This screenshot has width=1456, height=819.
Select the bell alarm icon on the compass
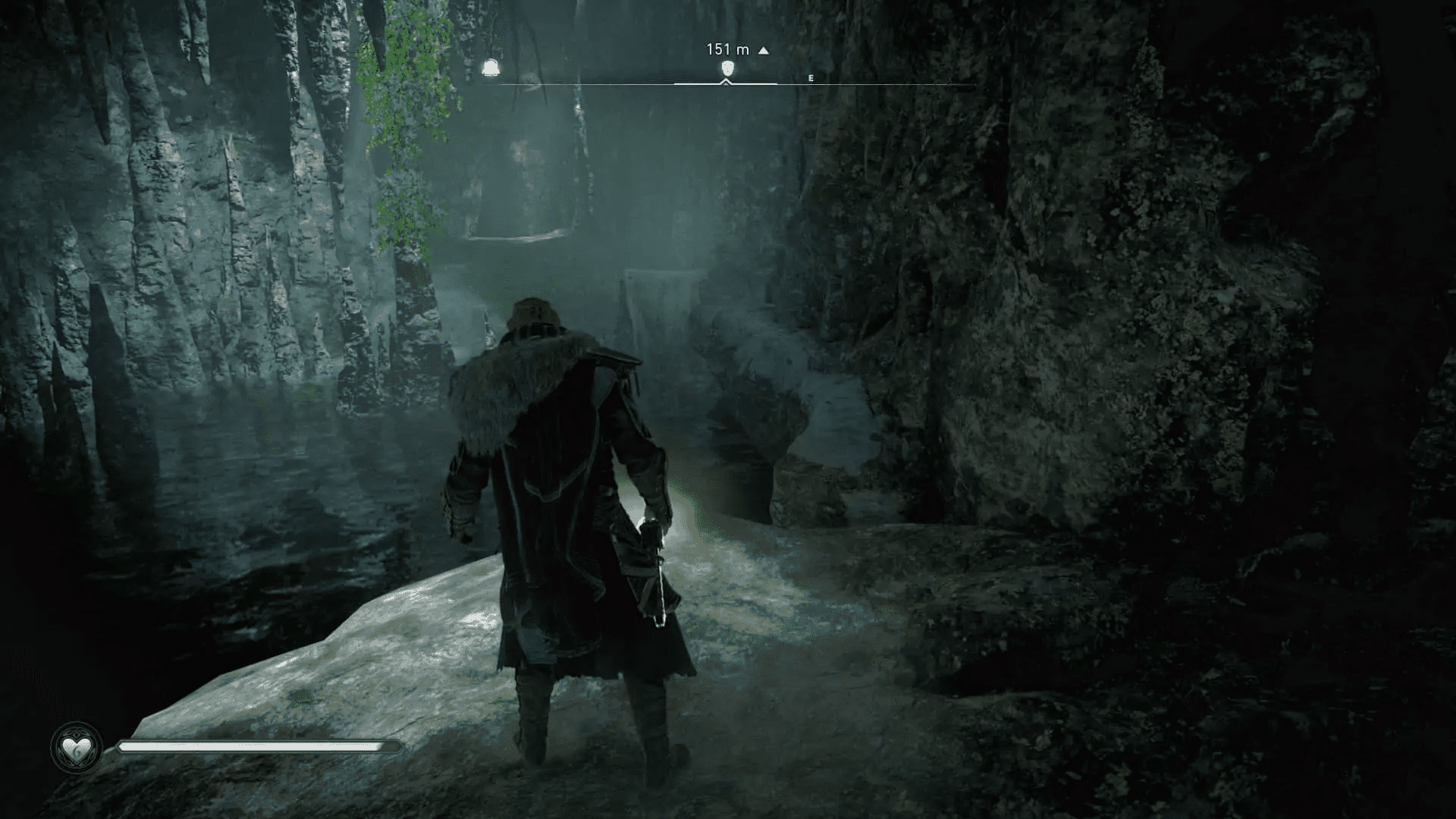click(491, 67)
